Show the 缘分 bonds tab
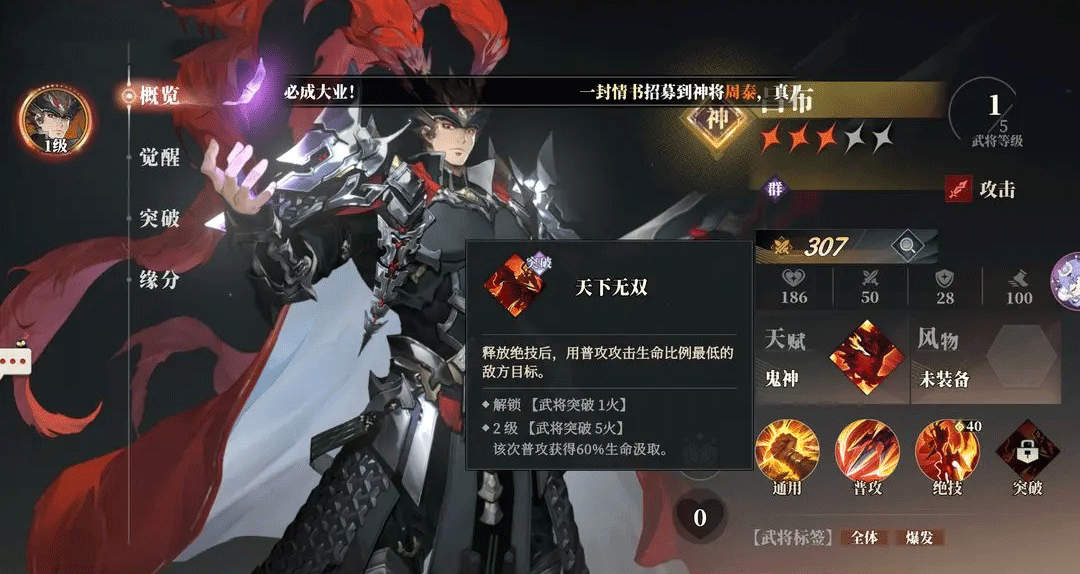1080x574 pixels. click(159, 279)
